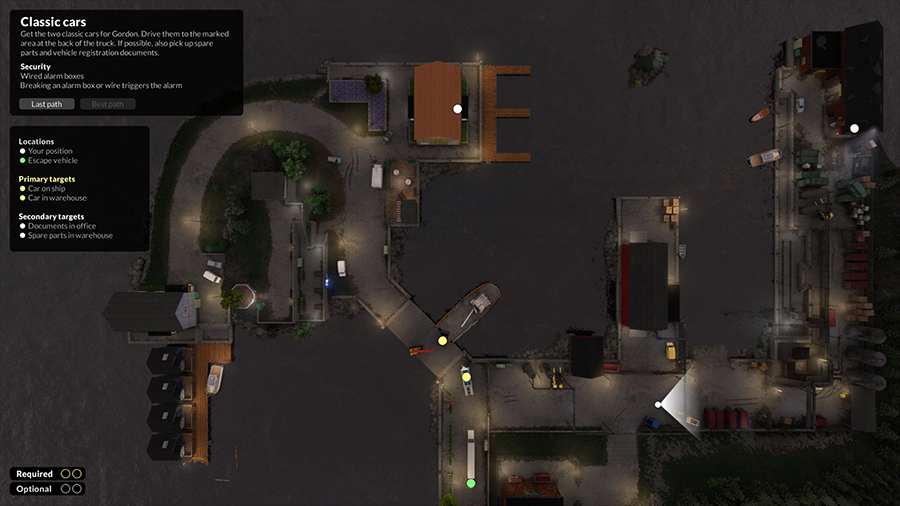Select the white player marker with the view cone
This screenshot has height=506, width=900.
658,404
